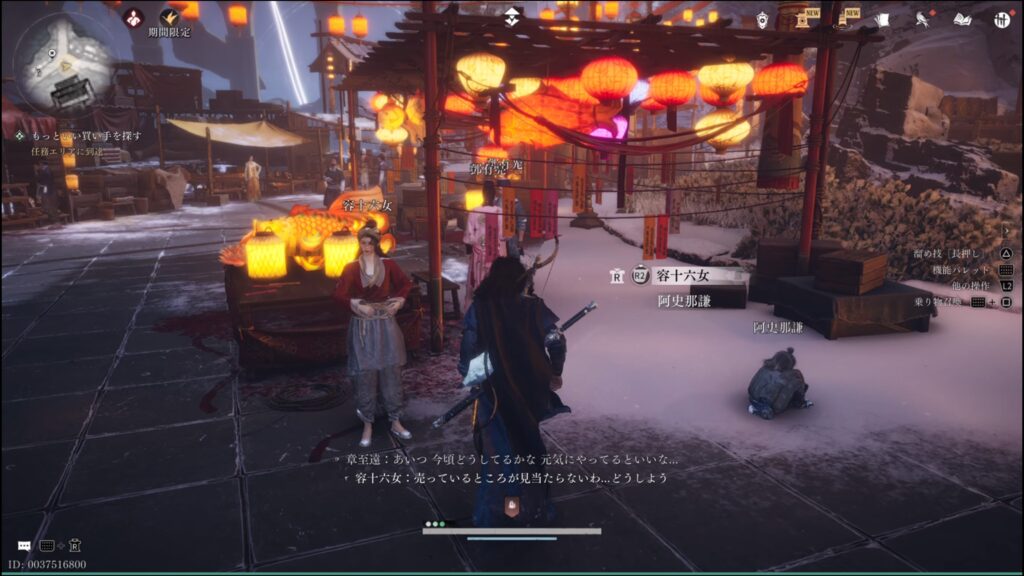
Task: Open the shield badge icon in the top bar
Action: 762,19
